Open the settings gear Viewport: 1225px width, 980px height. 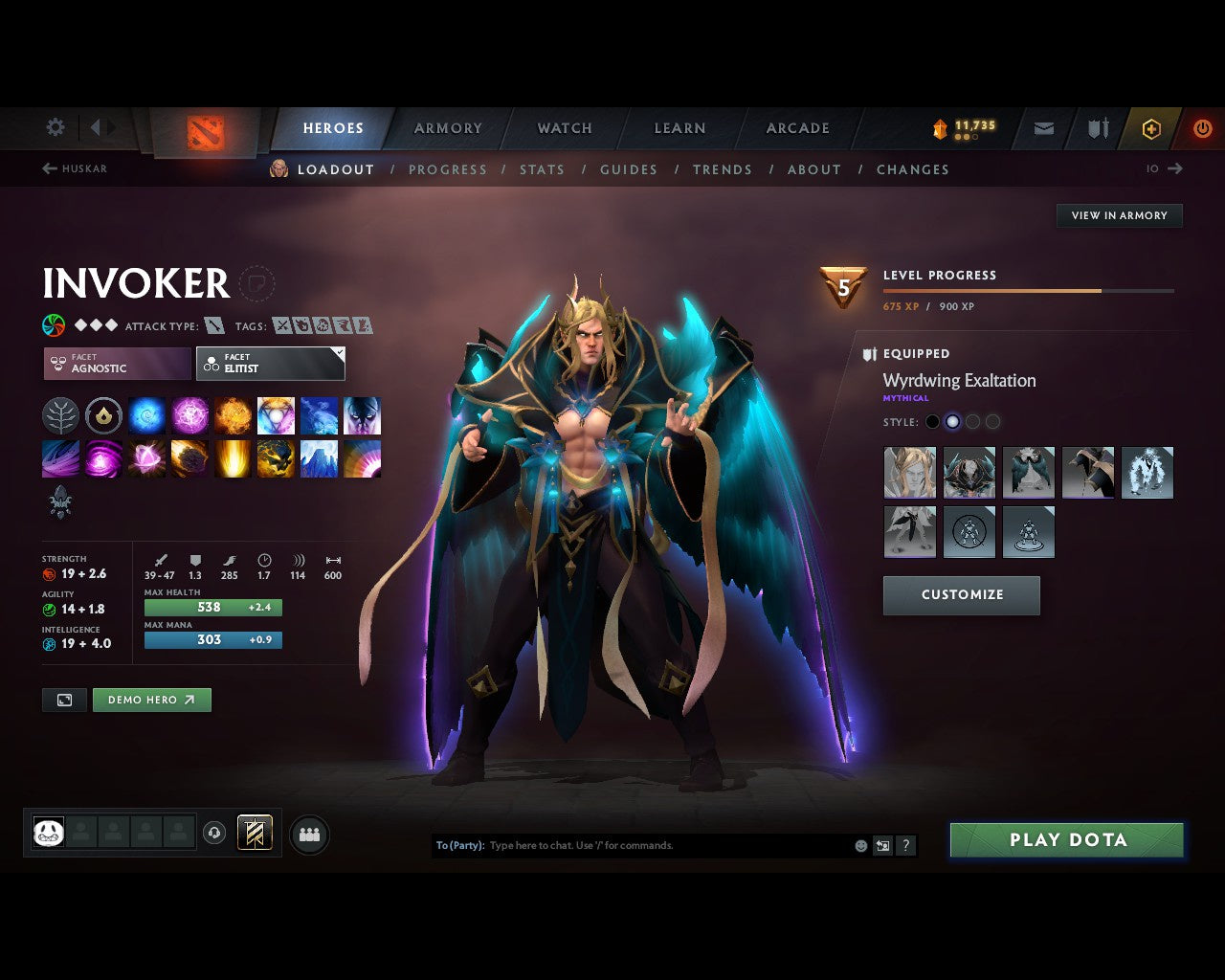click(56, 127)
